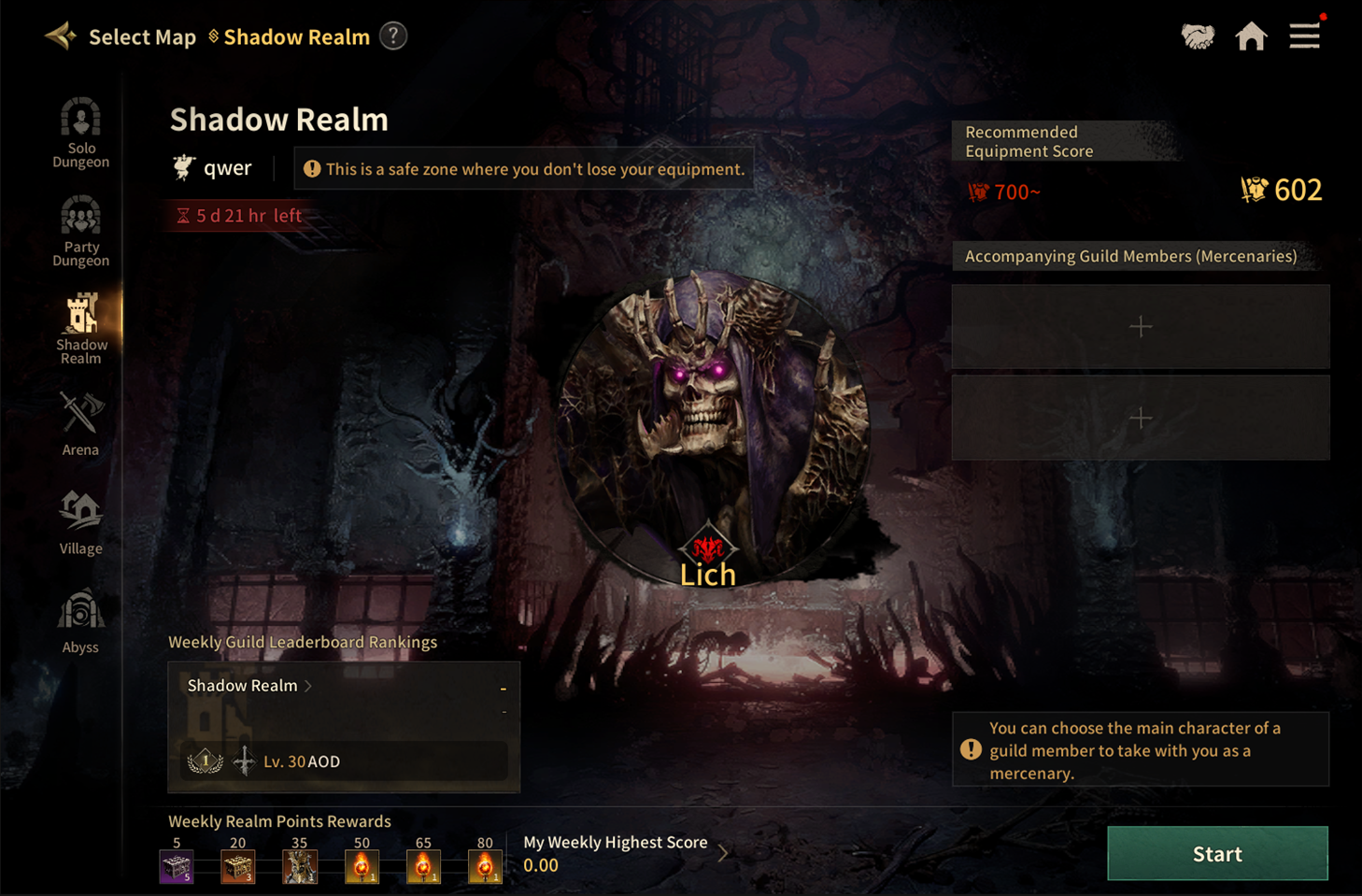Viewport: 1362px width, 896px height.
Task: Switch to the Party Dungeon tab
Action: point(80,231)
